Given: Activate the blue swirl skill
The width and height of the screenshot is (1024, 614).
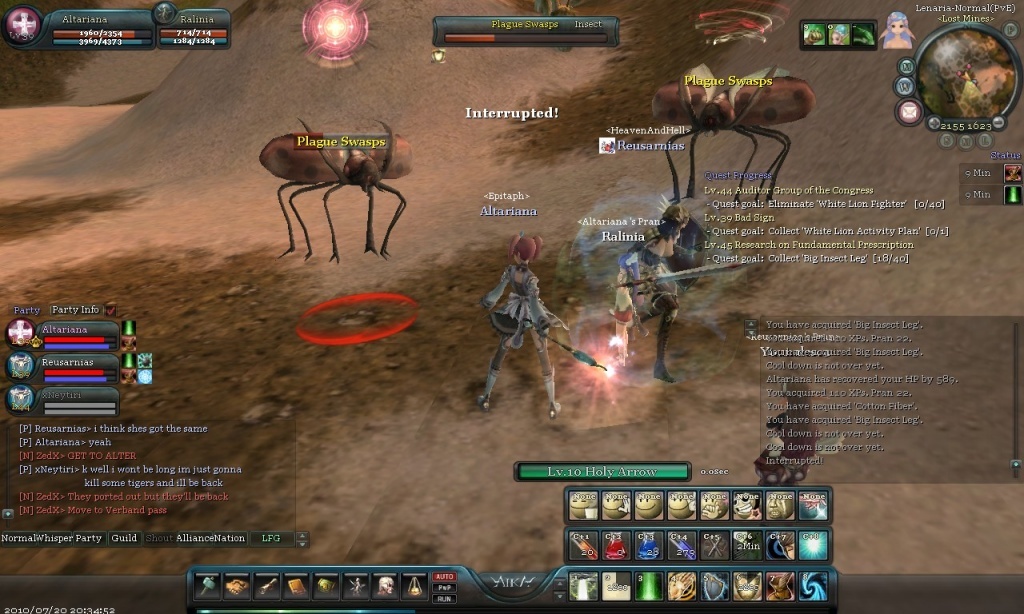Looking at the screenshot, I should pos(811,585).
